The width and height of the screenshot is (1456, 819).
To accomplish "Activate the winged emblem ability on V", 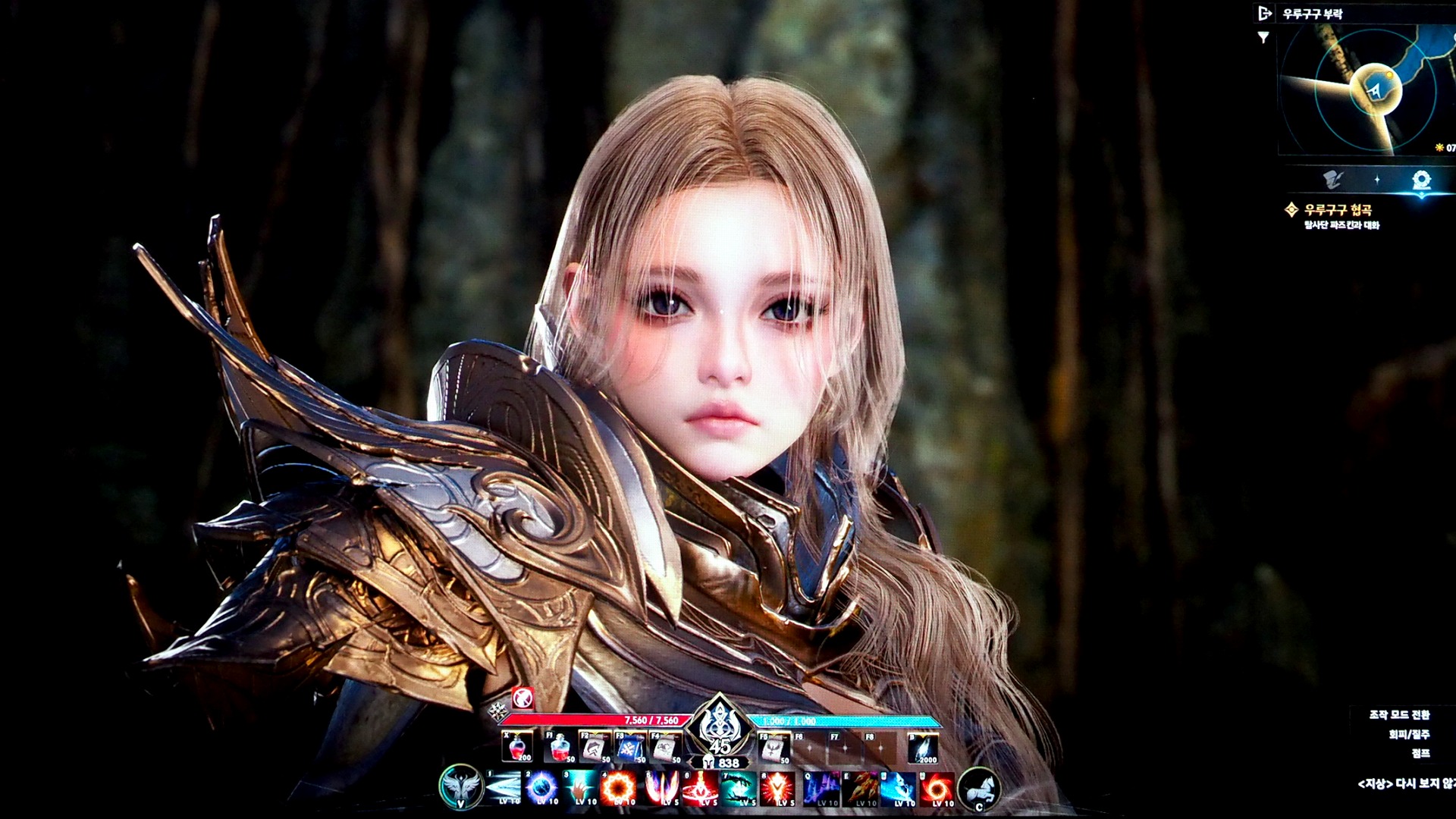I will coord(460,787).
